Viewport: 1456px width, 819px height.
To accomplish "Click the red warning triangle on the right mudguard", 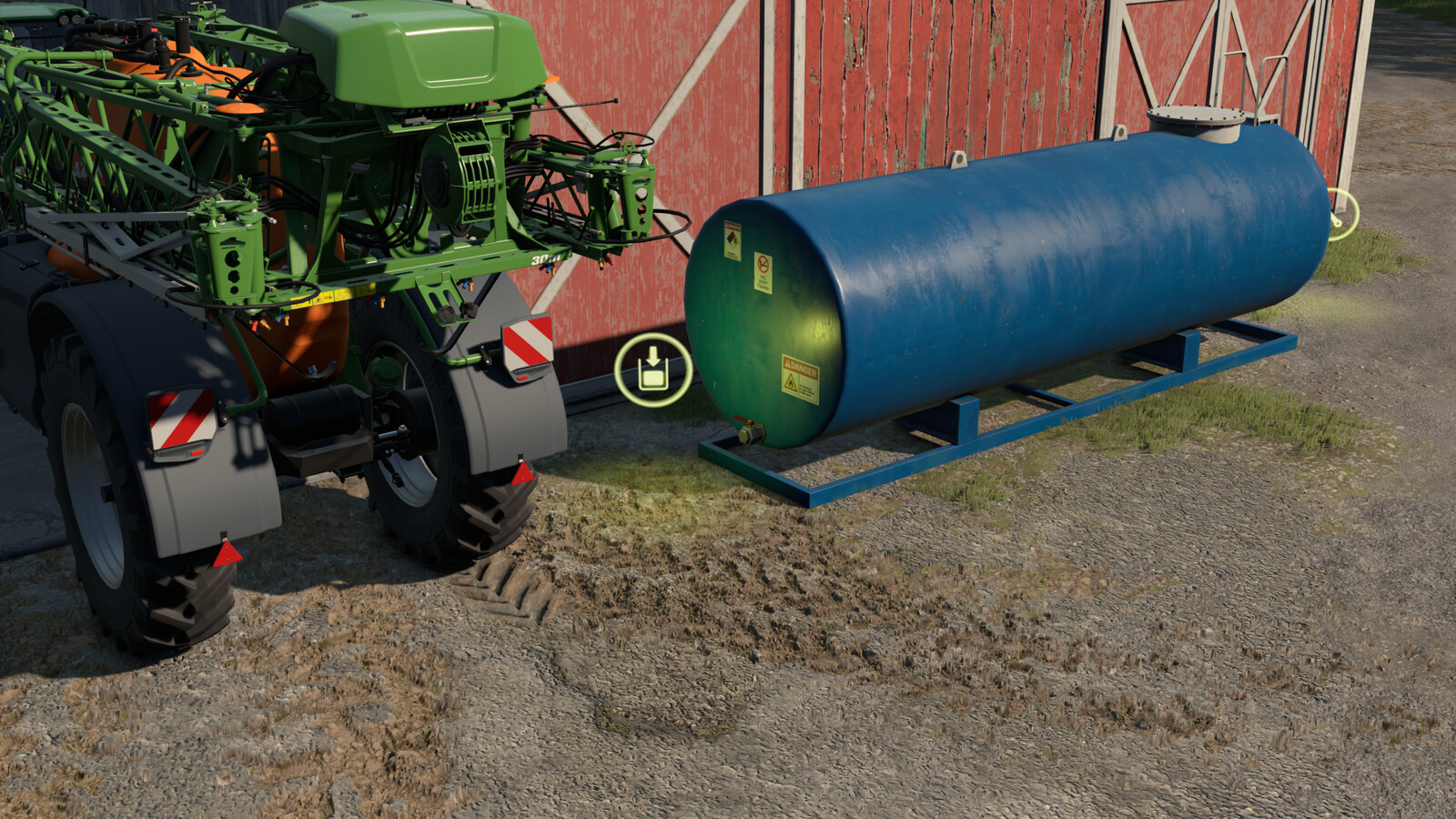I will [521, 473].
